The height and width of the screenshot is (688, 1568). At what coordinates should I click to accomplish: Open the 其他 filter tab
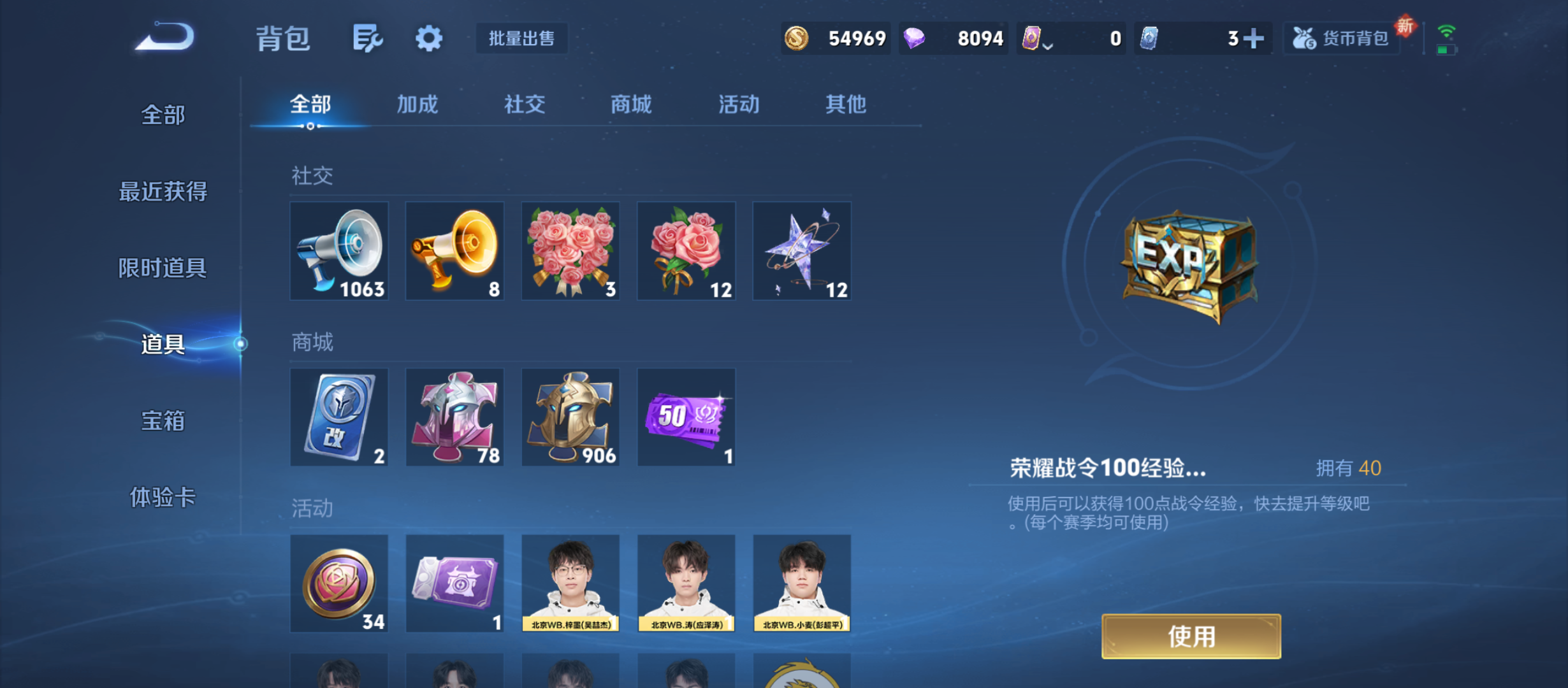pos(846,104)
